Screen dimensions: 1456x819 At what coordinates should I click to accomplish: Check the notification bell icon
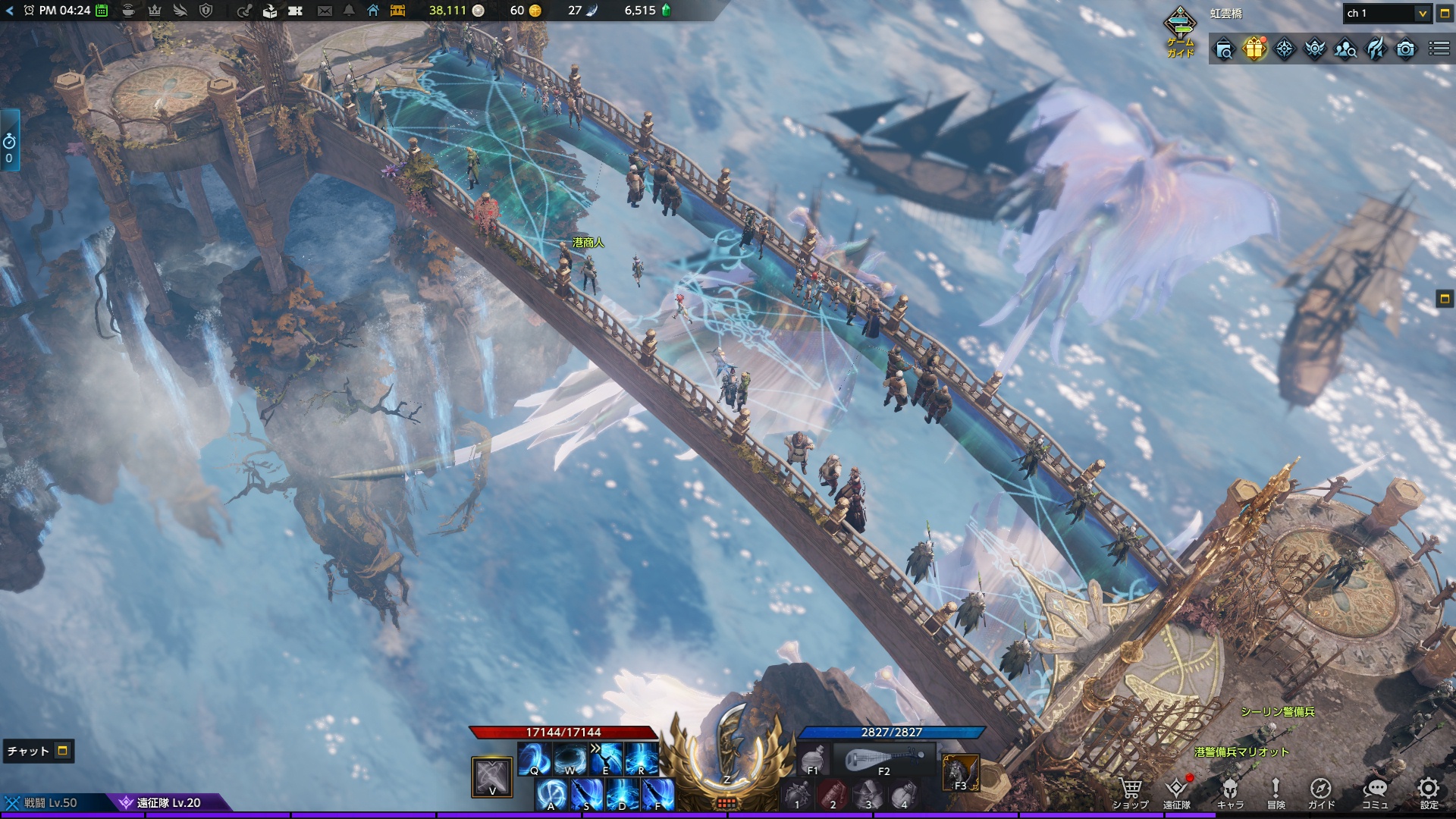[x=349, y=11]
